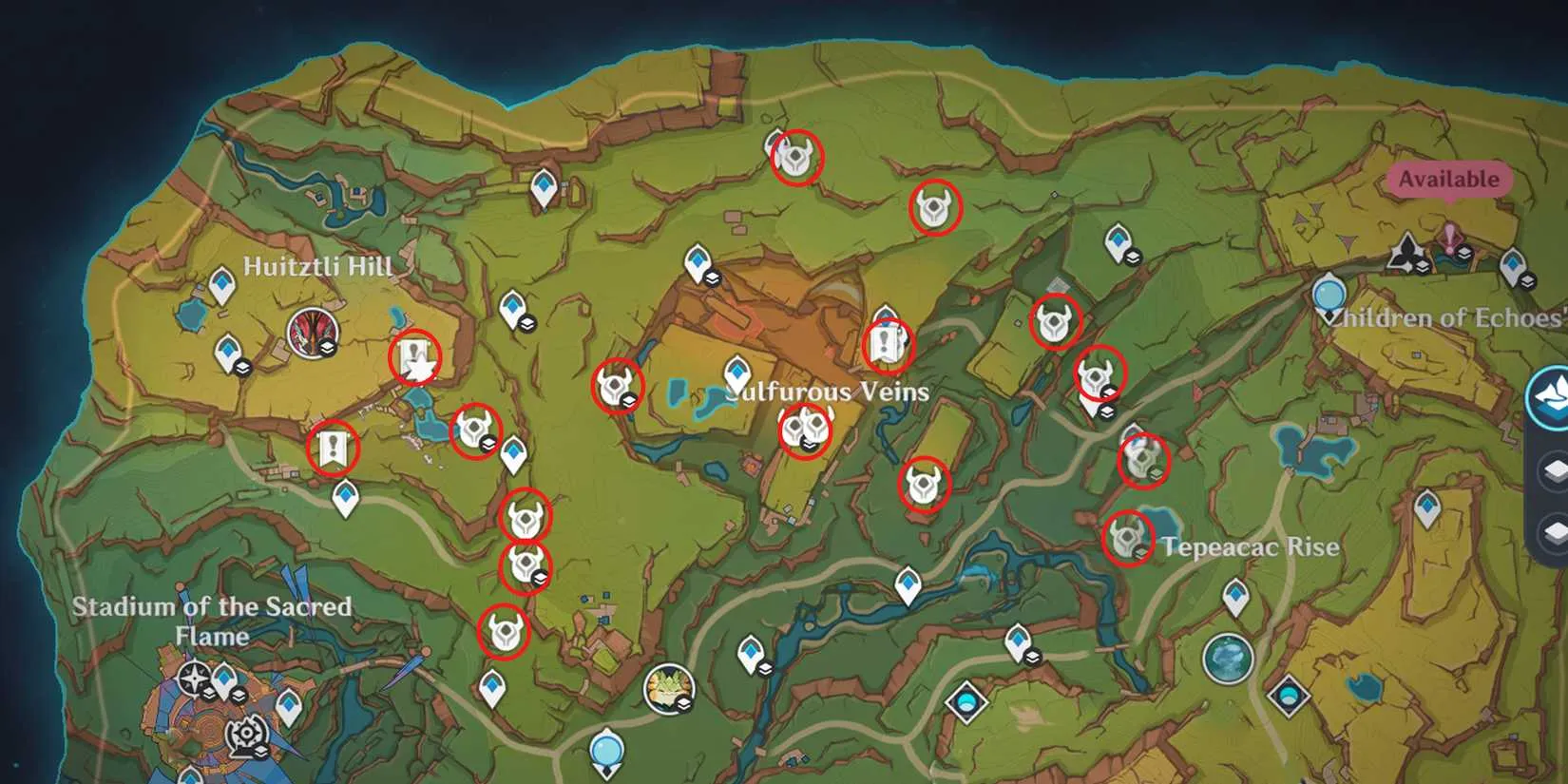The image size is (1568, 784).
Task: Select the pink exclamation quest marker
Action: pyautogui.click(x=1450, y=239)
